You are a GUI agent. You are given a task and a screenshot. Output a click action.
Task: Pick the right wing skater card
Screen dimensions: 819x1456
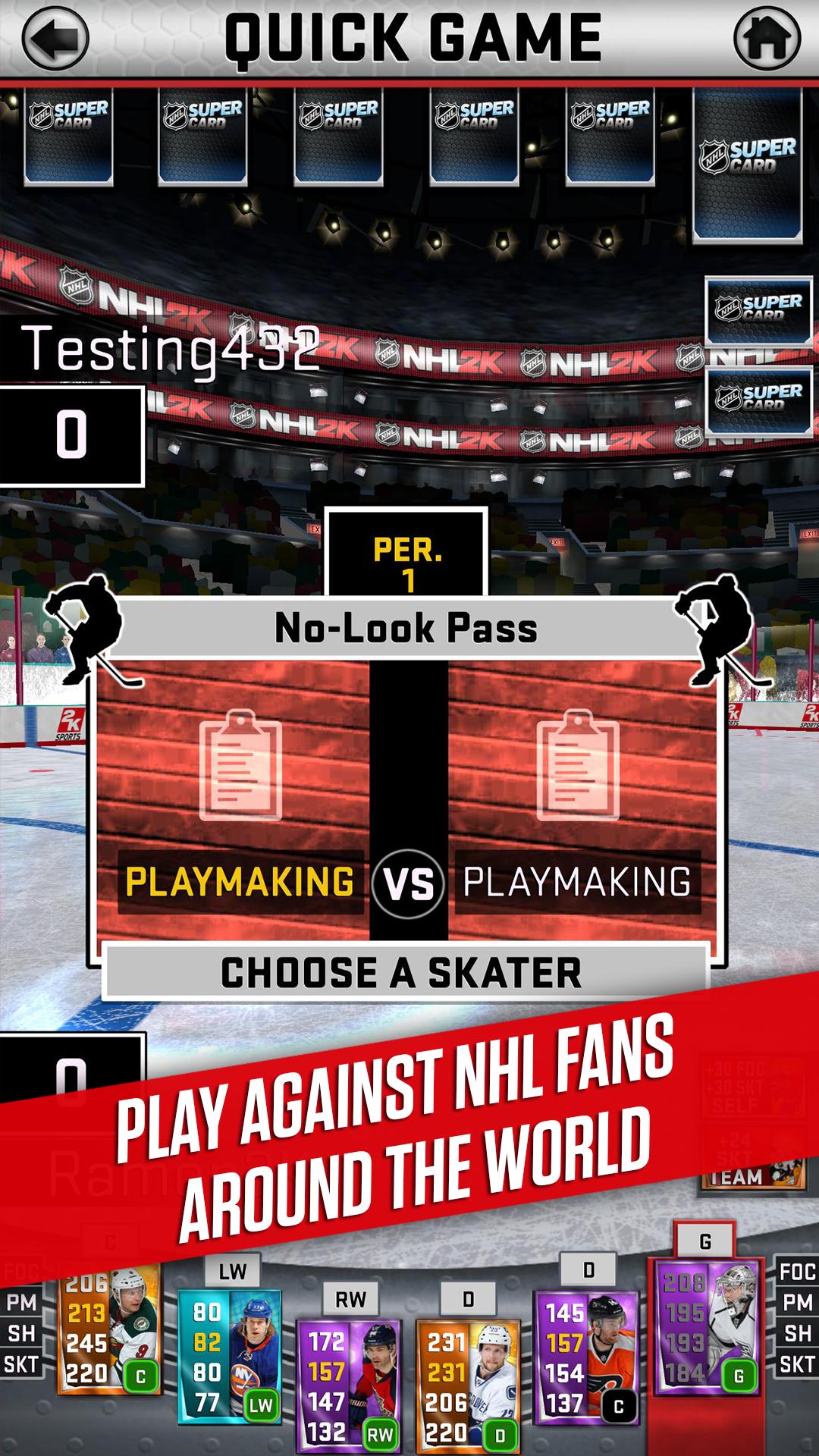349,1385
